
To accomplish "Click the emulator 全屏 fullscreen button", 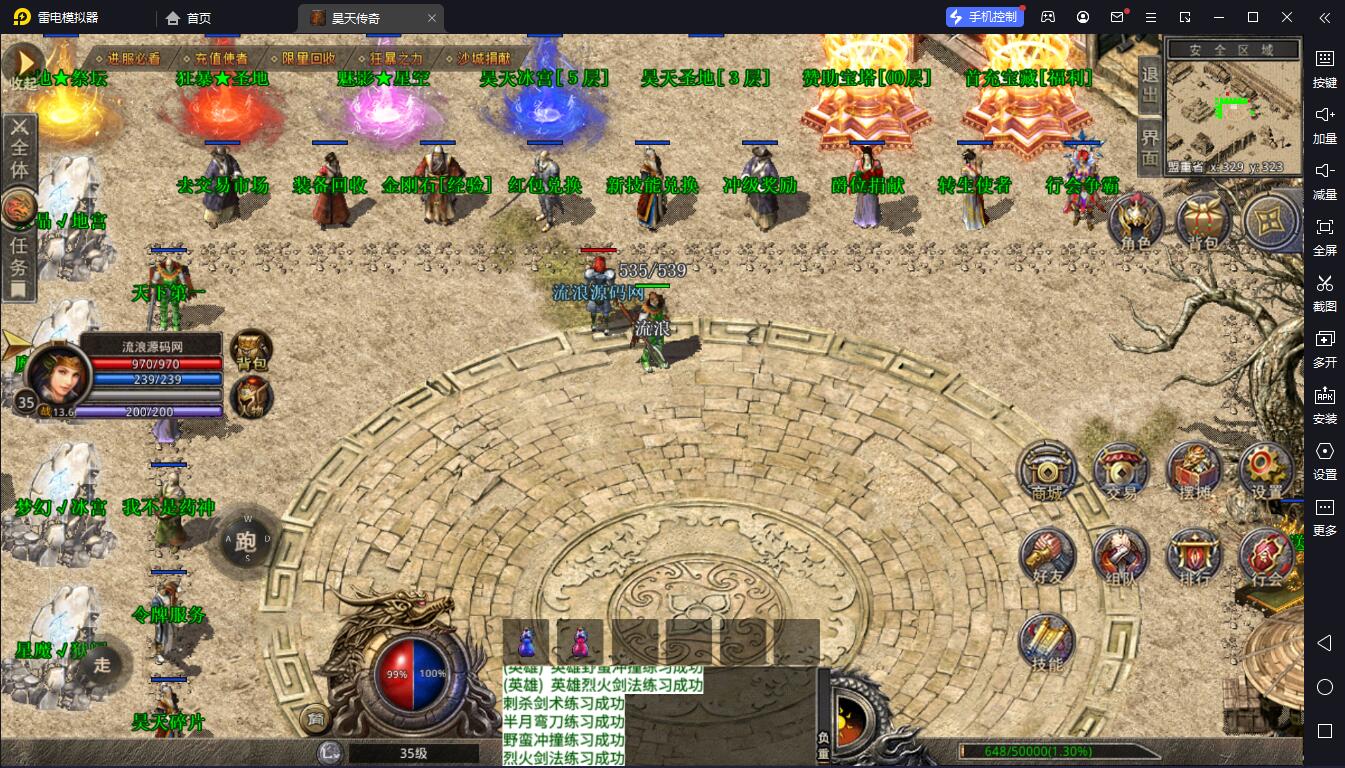I will click(1324, 234).
